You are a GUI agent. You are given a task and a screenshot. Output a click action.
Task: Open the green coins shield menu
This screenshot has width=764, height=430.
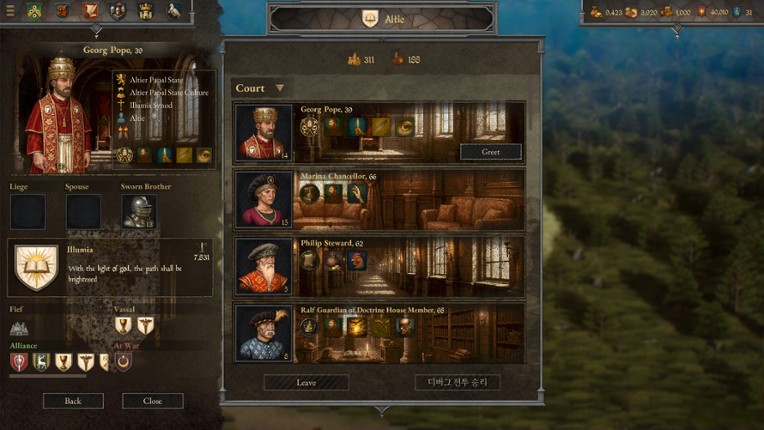click(x=35, y=11)
